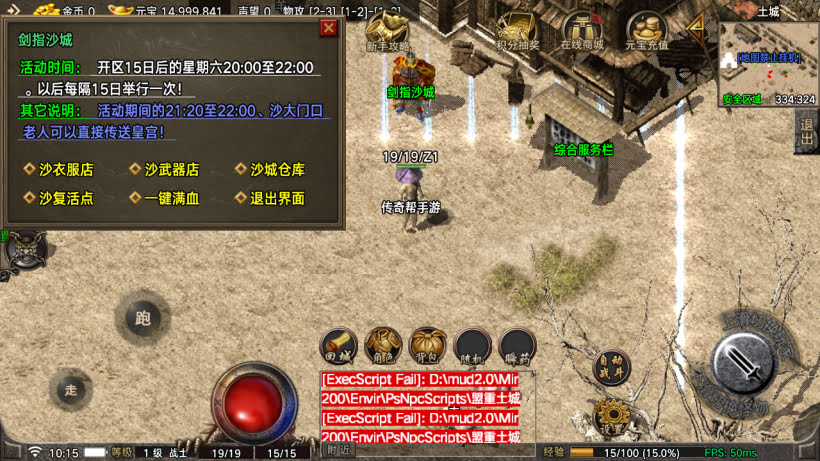Choose the 沙武器店 weapon shop option
The image size is (820, 461).
click(171, 170)
